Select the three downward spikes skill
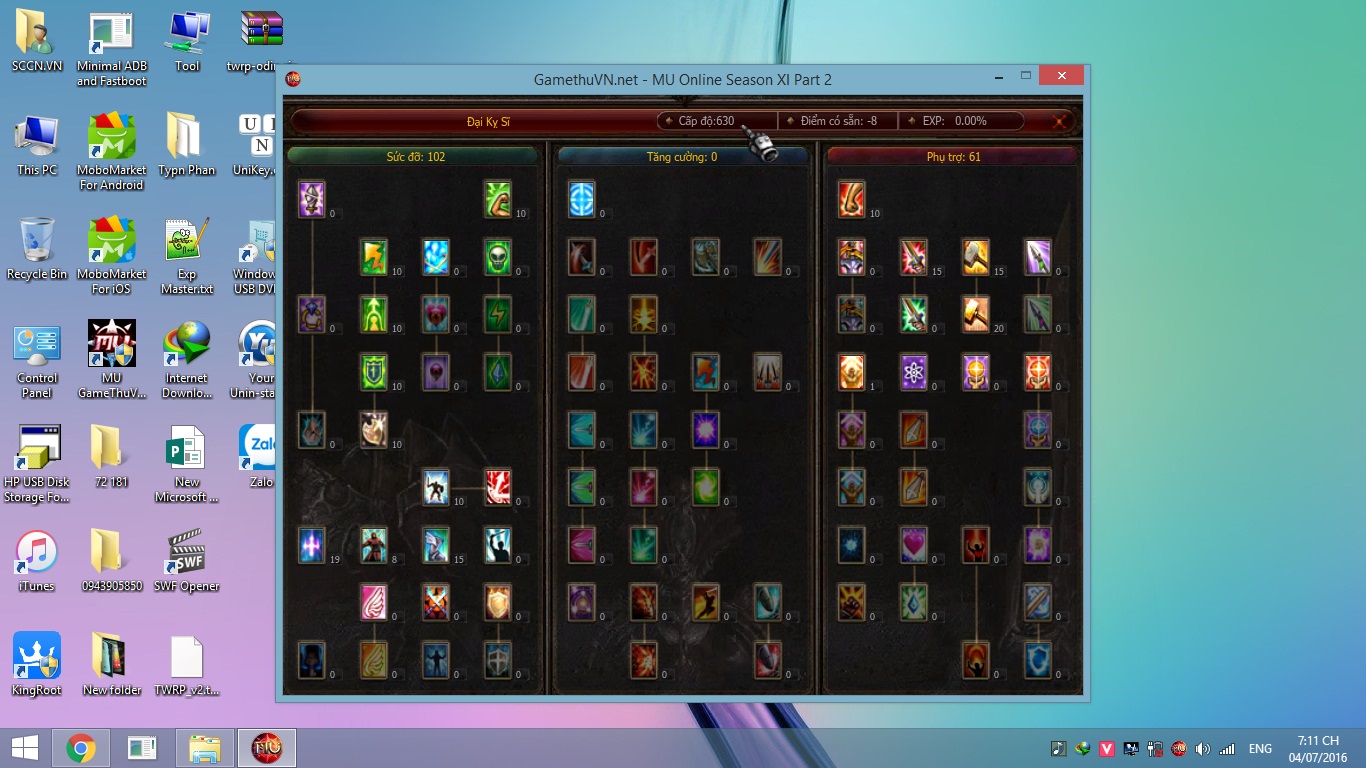 [x=767, y=372]
